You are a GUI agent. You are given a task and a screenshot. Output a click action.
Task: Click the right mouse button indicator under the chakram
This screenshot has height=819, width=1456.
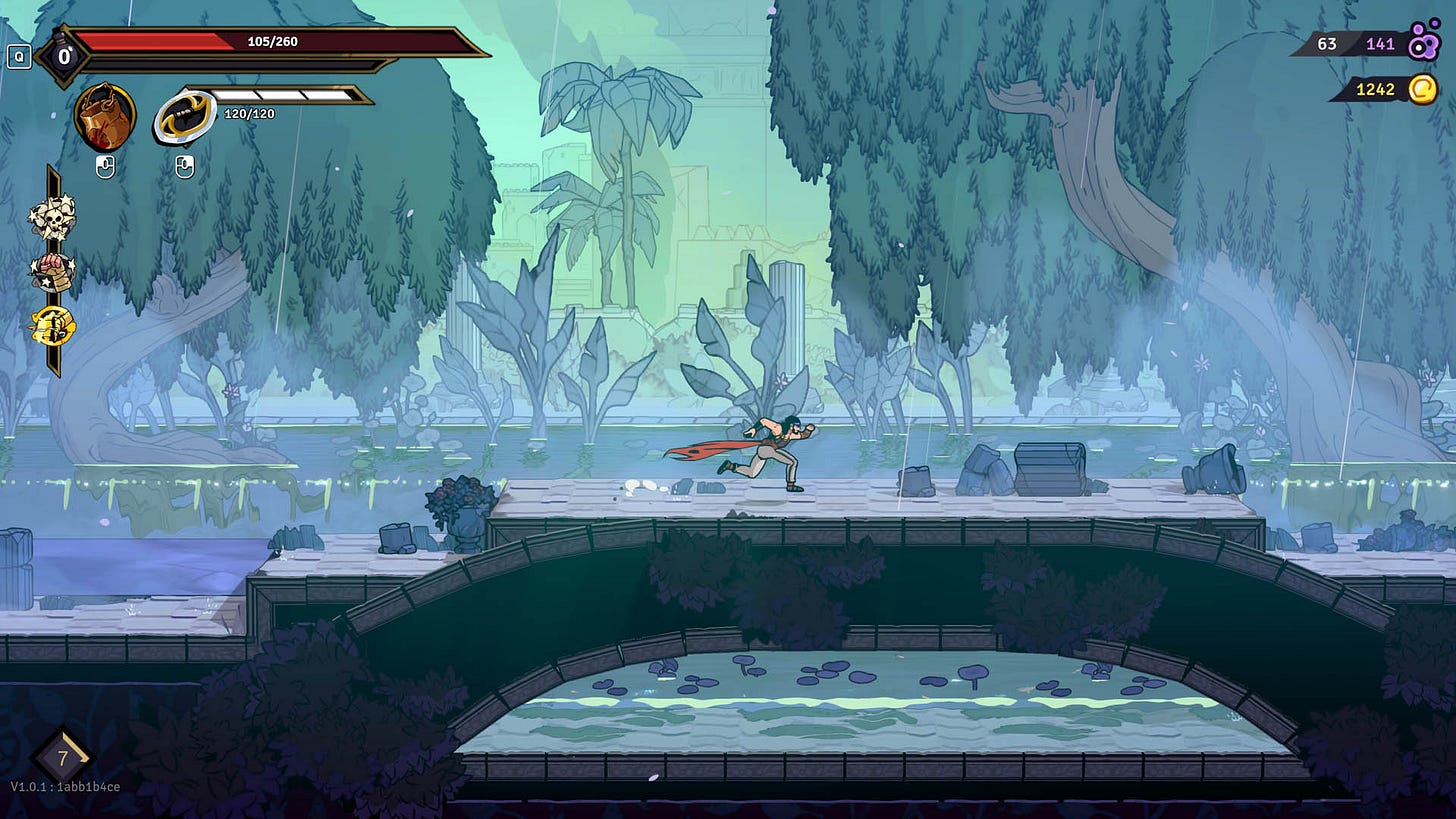(183, 163)
